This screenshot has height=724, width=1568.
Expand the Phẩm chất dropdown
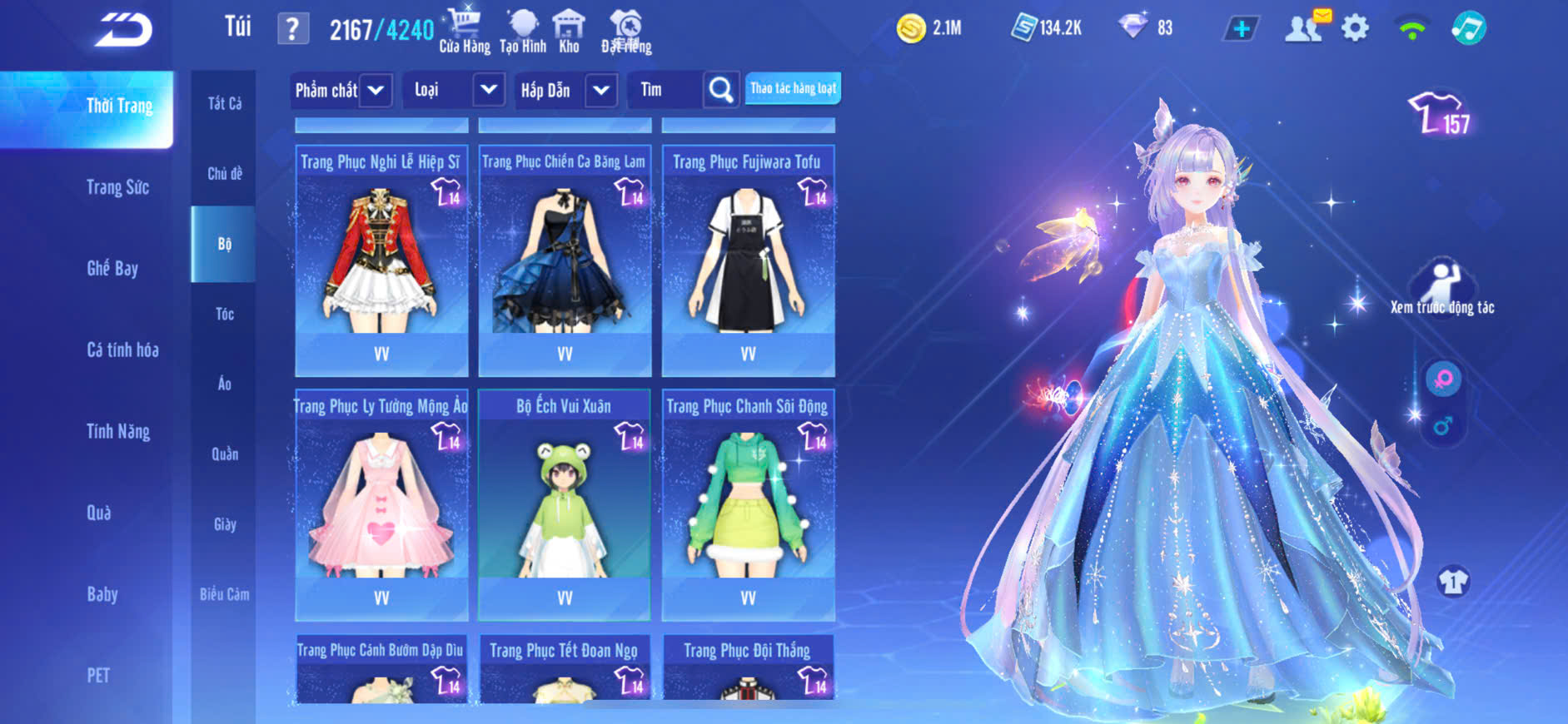point(341,90)
